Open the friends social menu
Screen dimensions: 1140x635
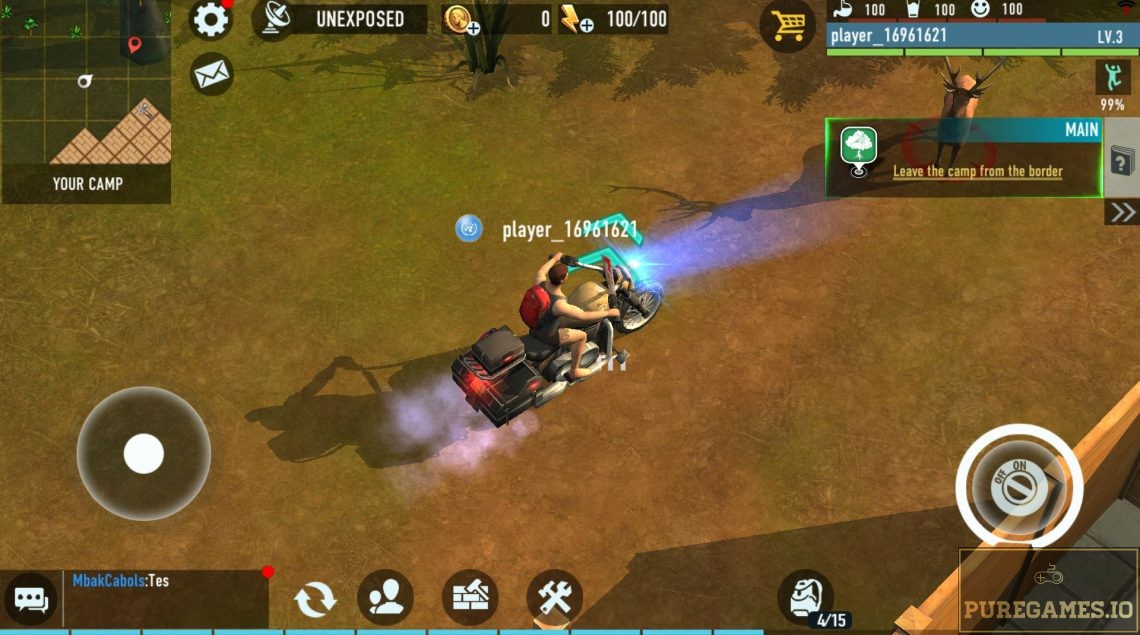pos(385,598)
